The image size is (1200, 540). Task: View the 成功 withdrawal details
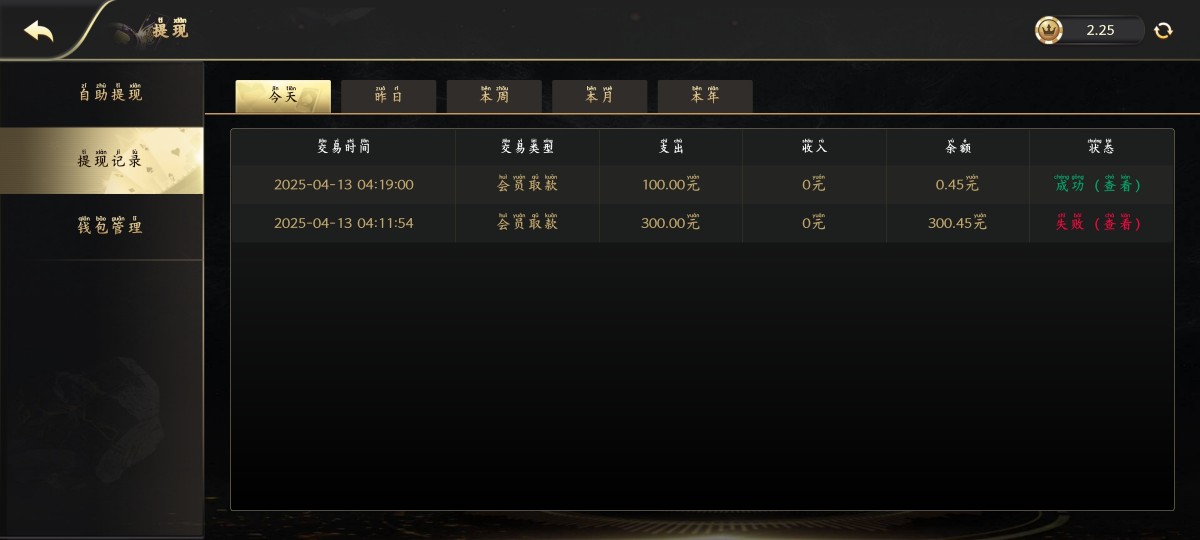1100,185
